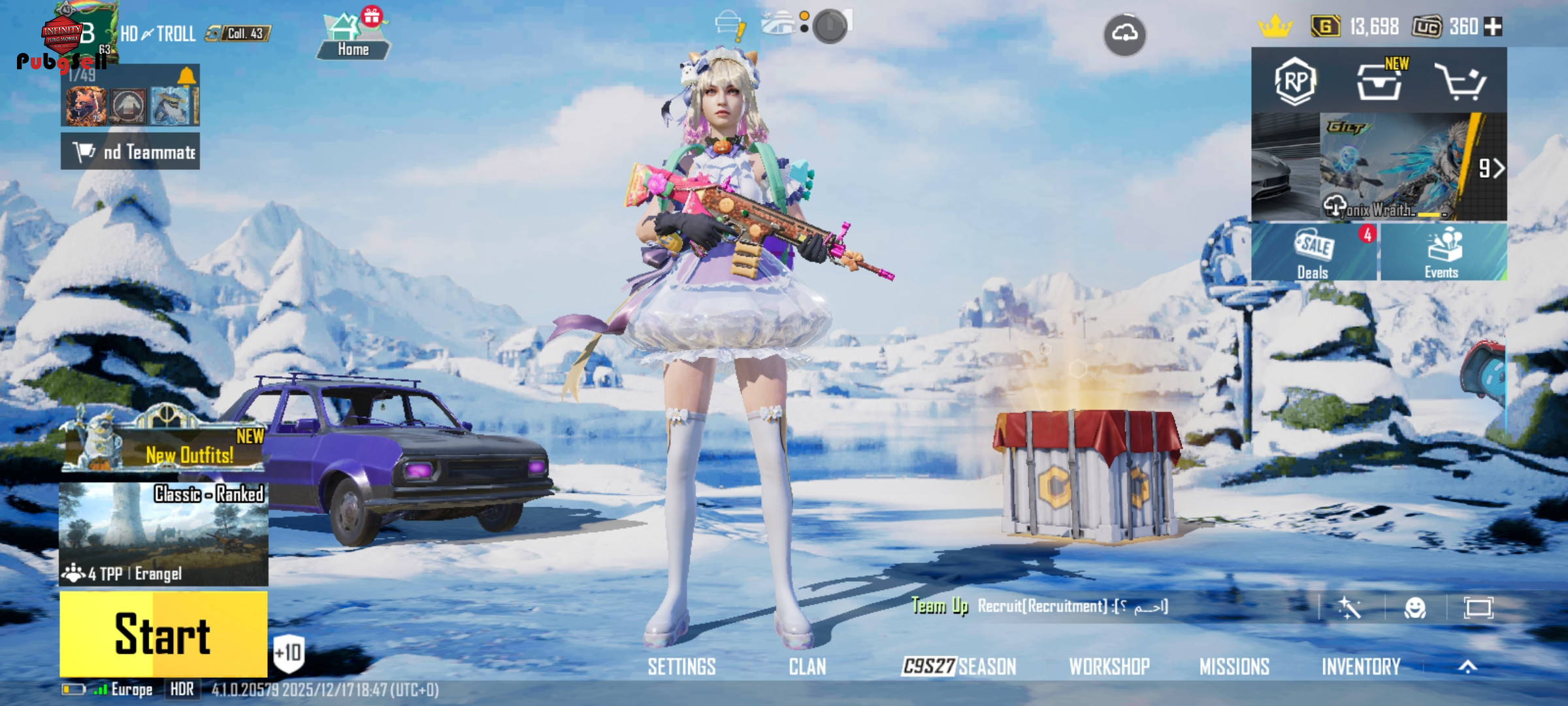This screenshot has height=706, width=1568.
Task: Open the Missions menu
Action: [x=1234, y=667]
